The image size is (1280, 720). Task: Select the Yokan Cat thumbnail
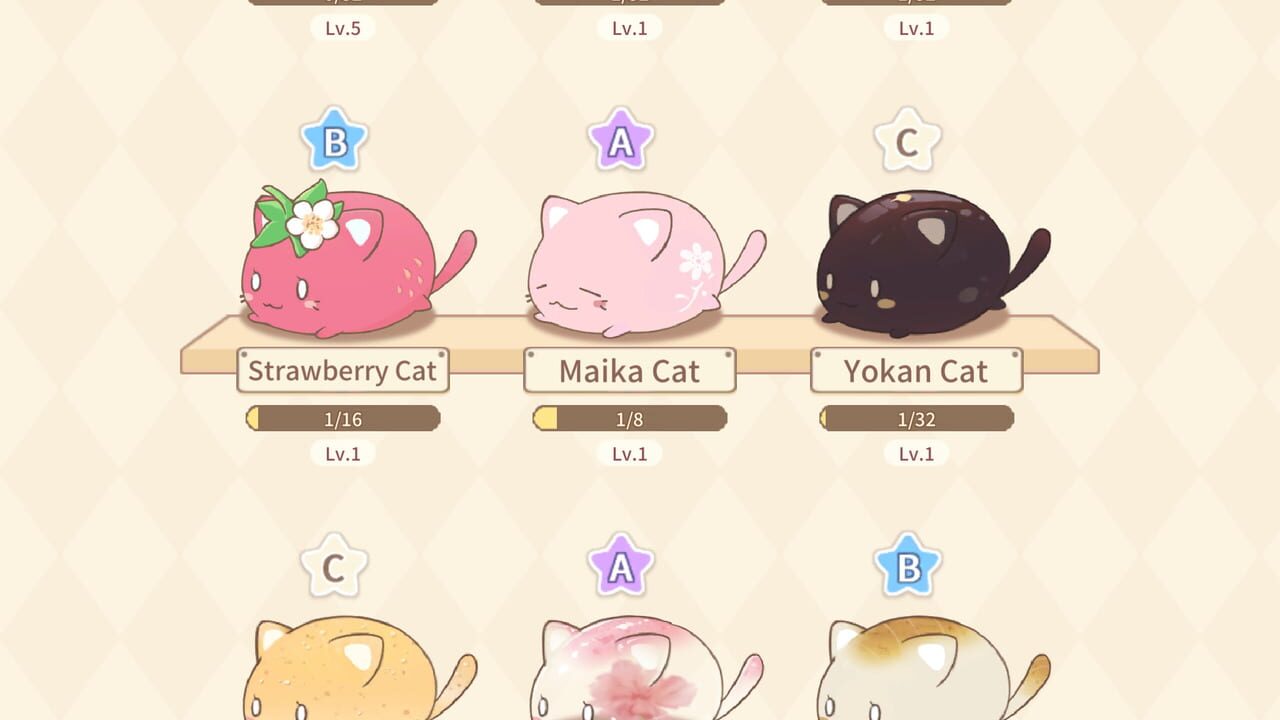pos(910,260)
